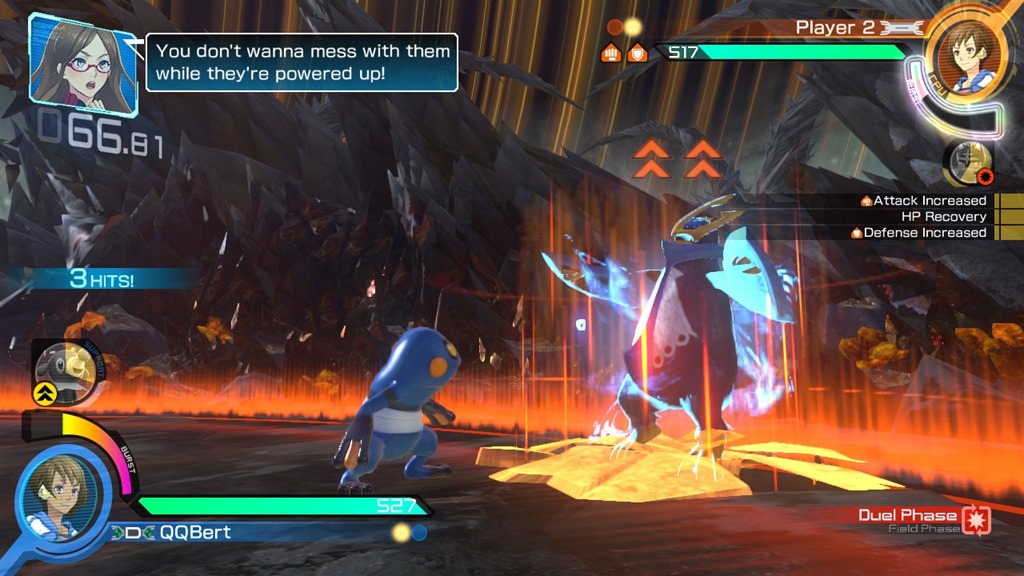
Task: Click the HP Recovery status entry
Action: pyautogui.click(x=942, y=217)
